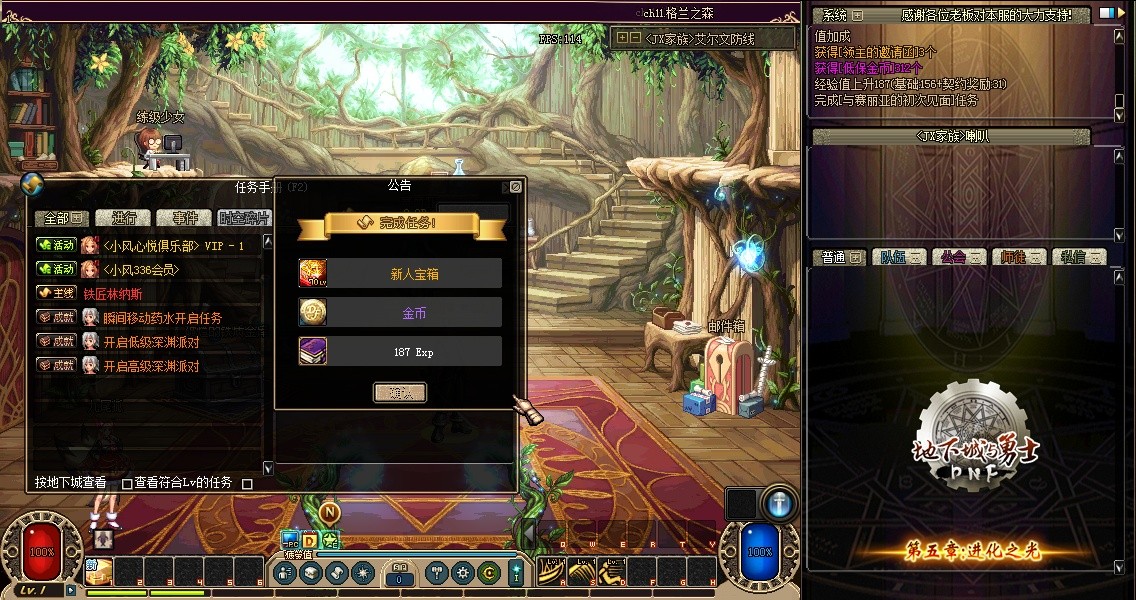Image resolution: width=1136 pixels, height=600 pixels.
Task: Confirm the quest completion notice
Action: tap(400, 393)
